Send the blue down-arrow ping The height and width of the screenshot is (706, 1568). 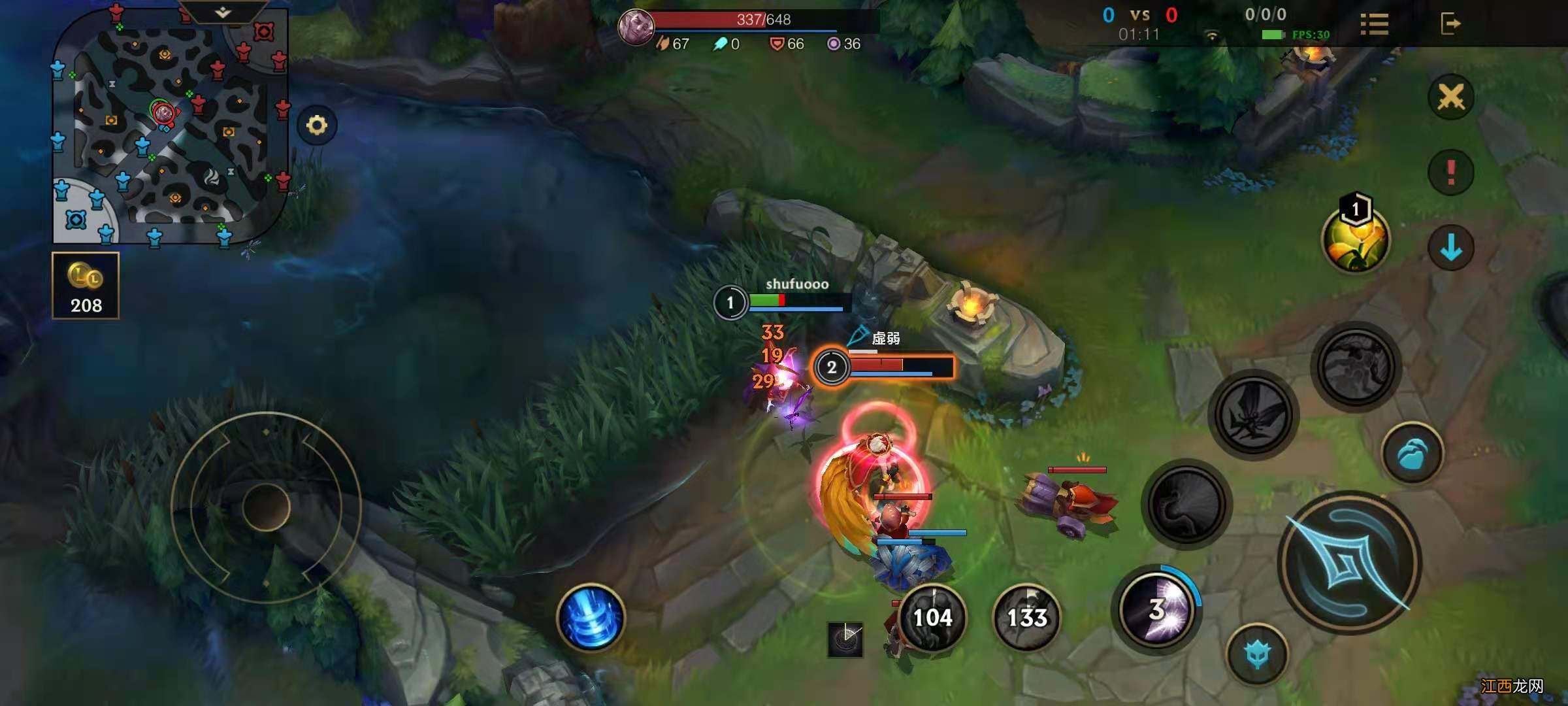click(x=1451, y=248)
